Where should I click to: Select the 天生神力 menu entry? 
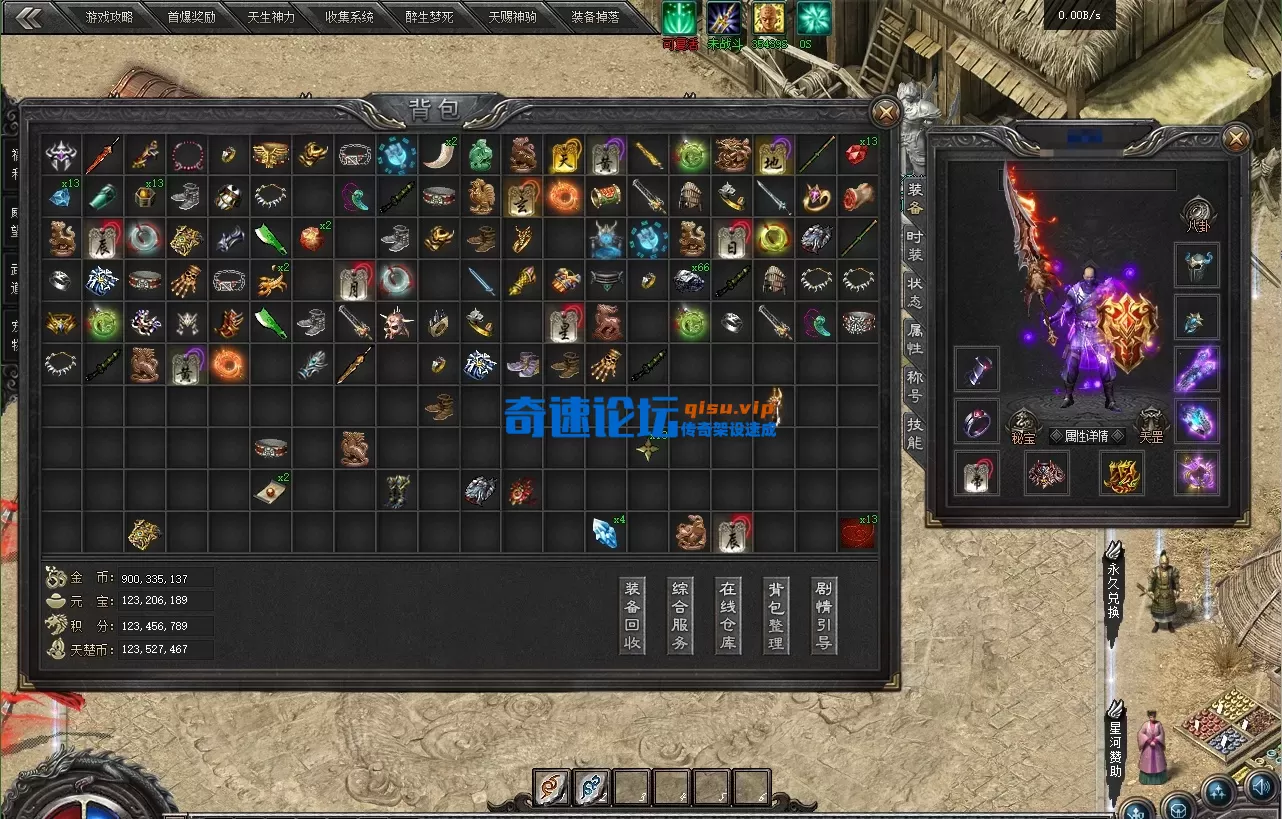click(271, 17)
